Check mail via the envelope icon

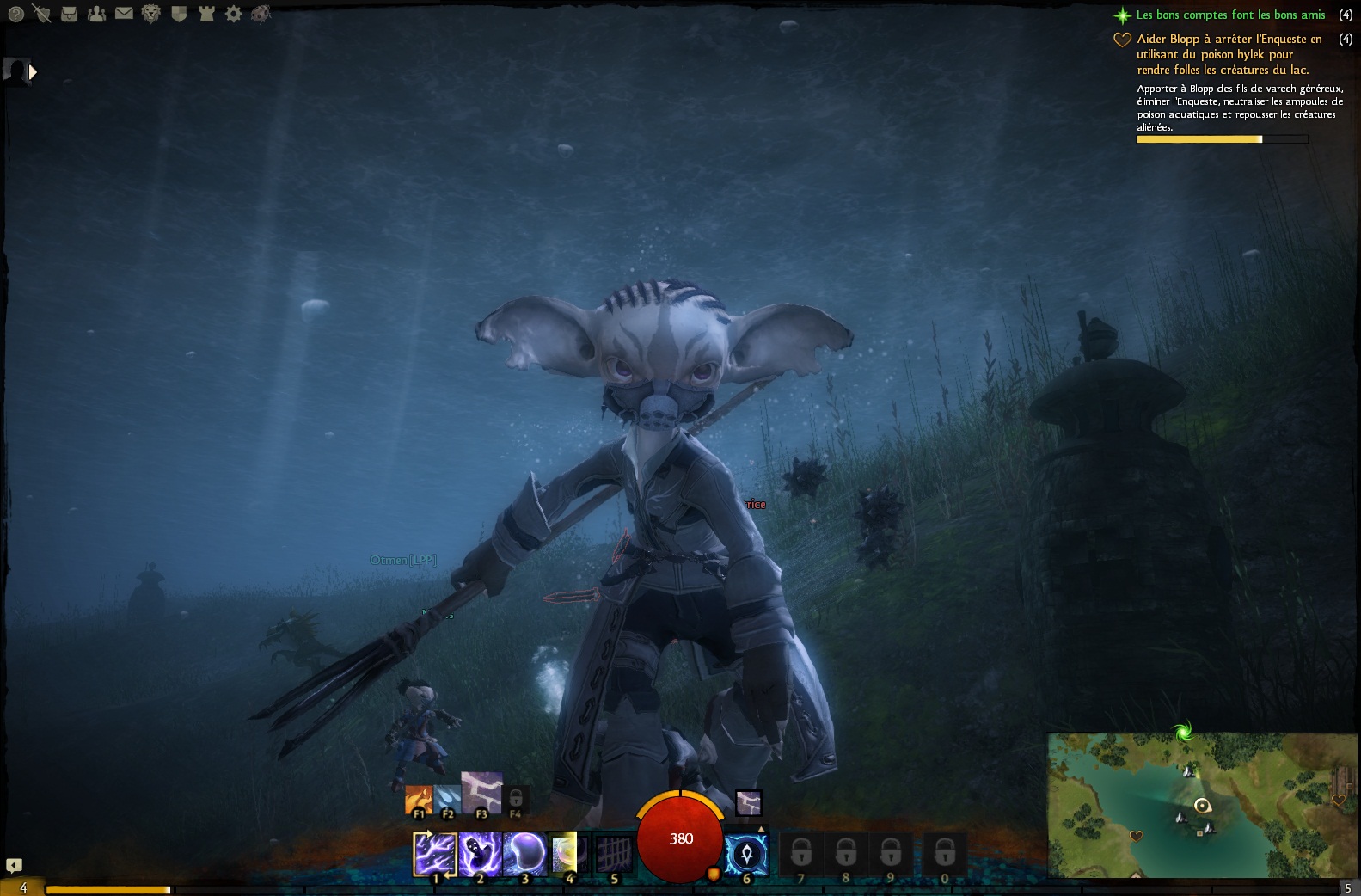[x=124, y=14]
